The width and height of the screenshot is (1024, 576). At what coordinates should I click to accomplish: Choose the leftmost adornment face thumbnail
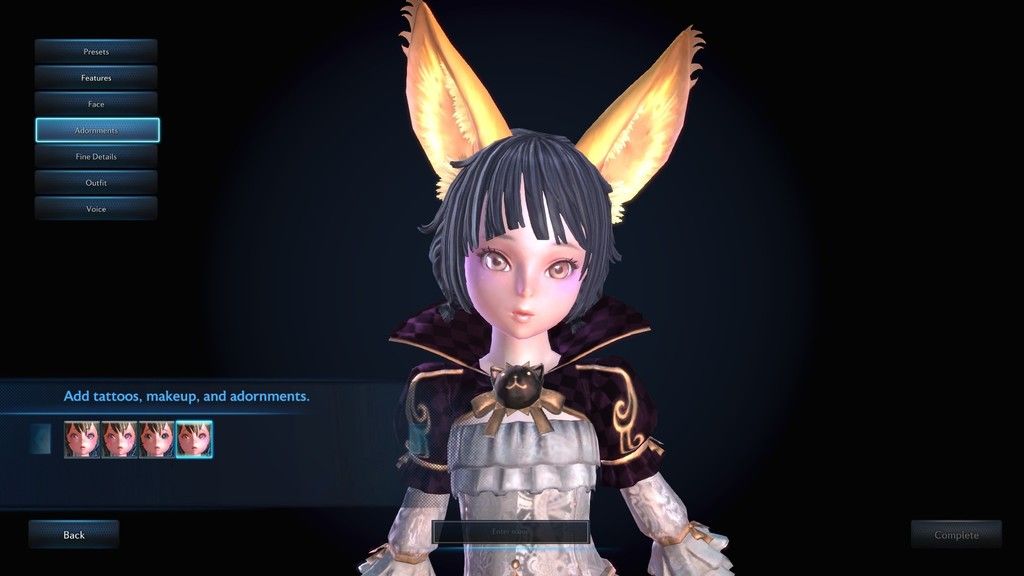pos(82,439)
